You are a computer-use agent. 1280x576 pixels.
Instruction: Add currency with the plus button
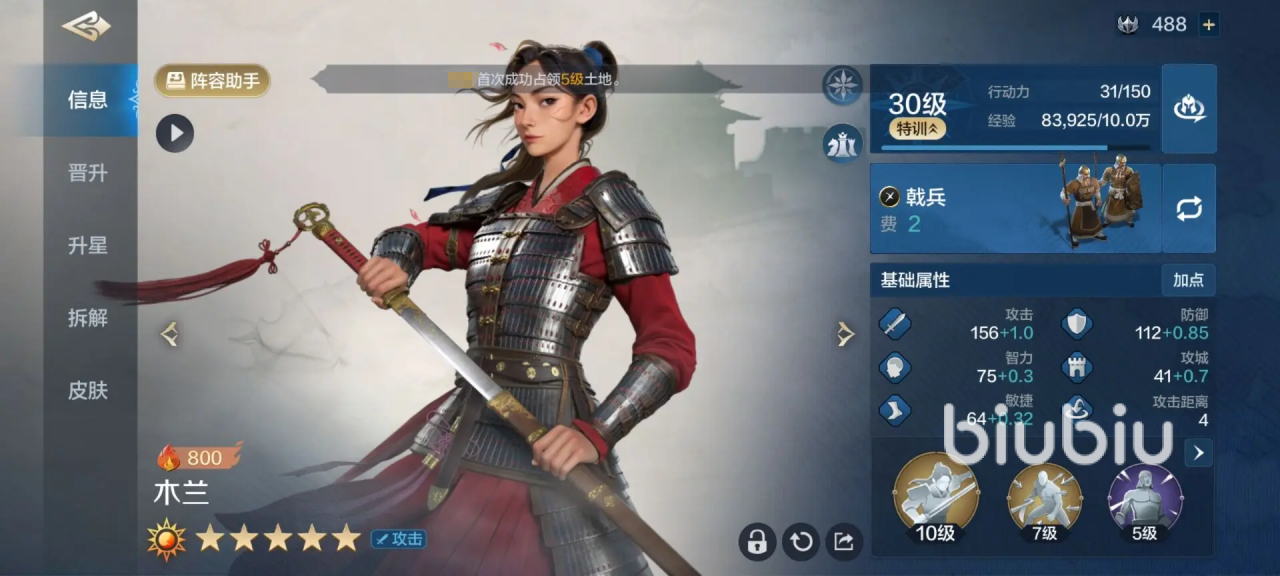pyautogui.click(x=1209, y=25)
